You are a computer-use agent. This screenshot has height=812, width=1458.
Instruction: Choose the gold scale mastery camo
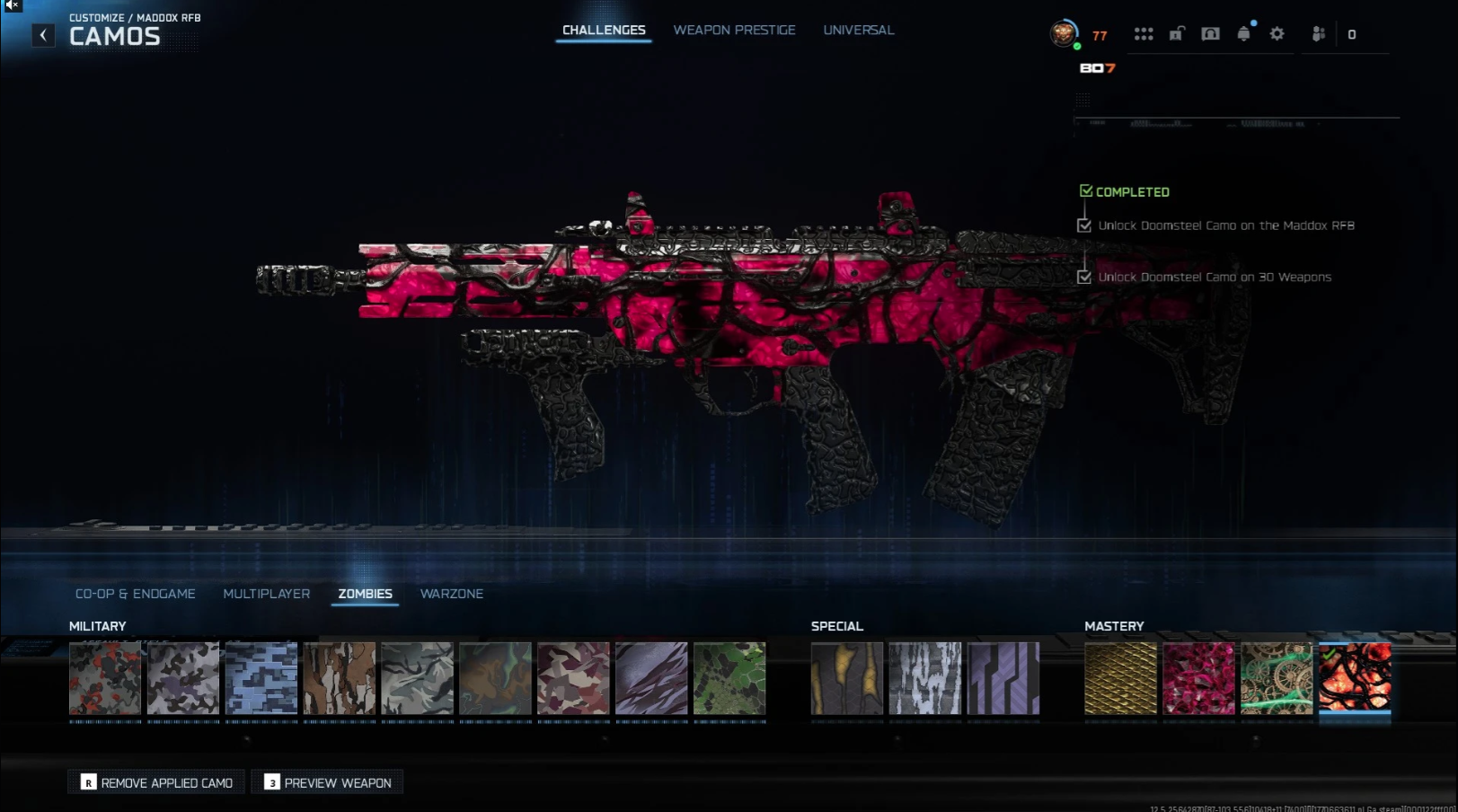1120,678
